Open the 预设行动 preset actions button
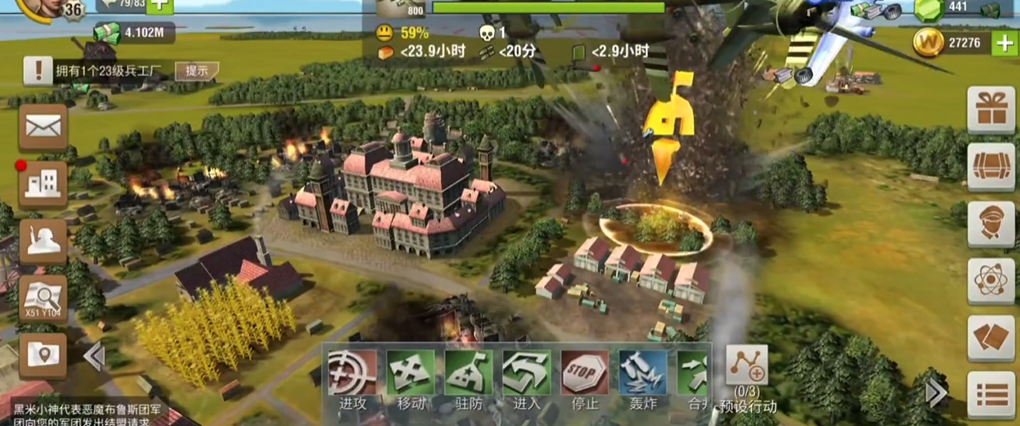1020x426 pixels. 747,370
